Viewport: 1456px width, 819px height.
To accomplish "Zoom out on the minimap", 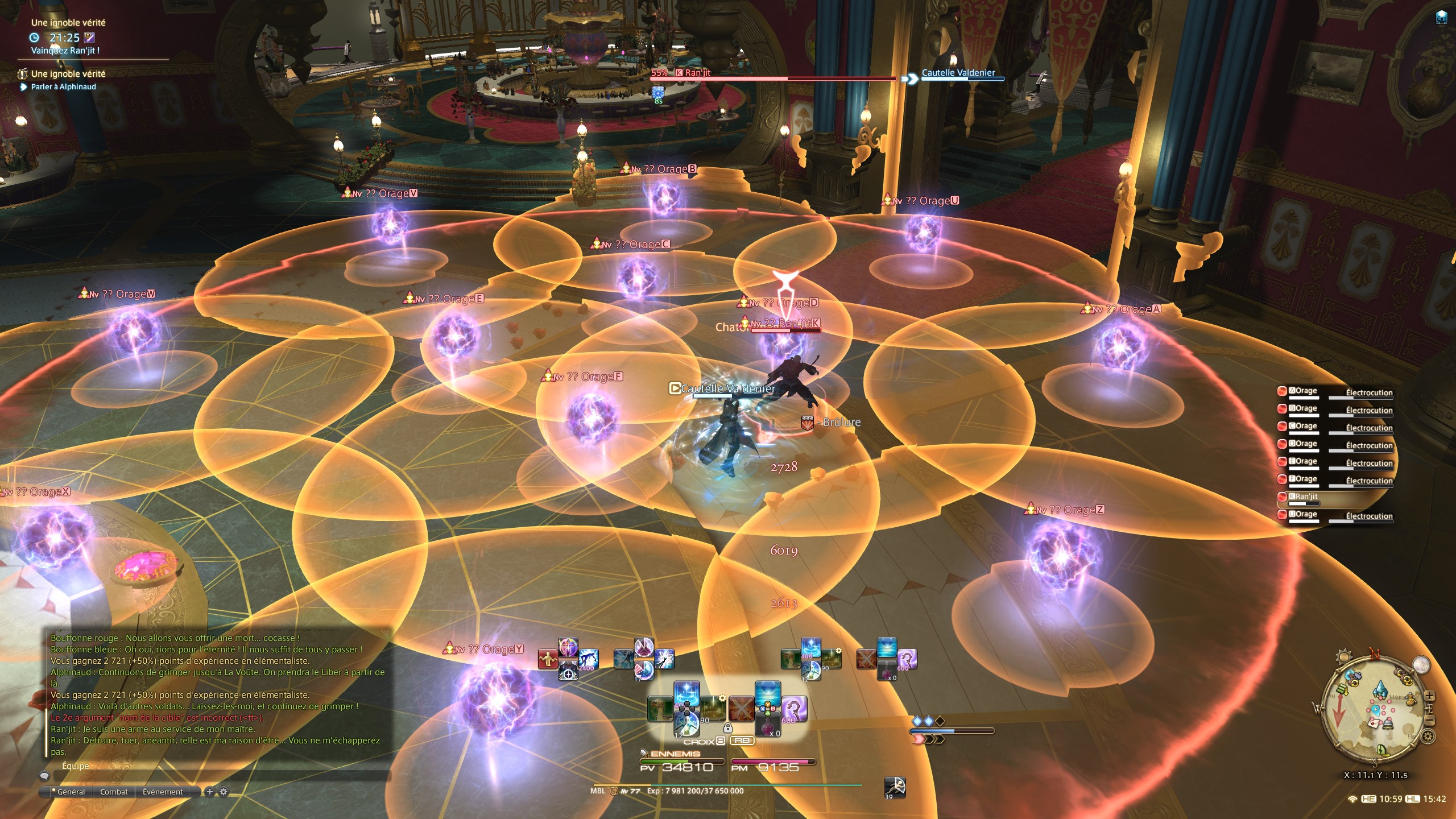I will coord(1430,721).
